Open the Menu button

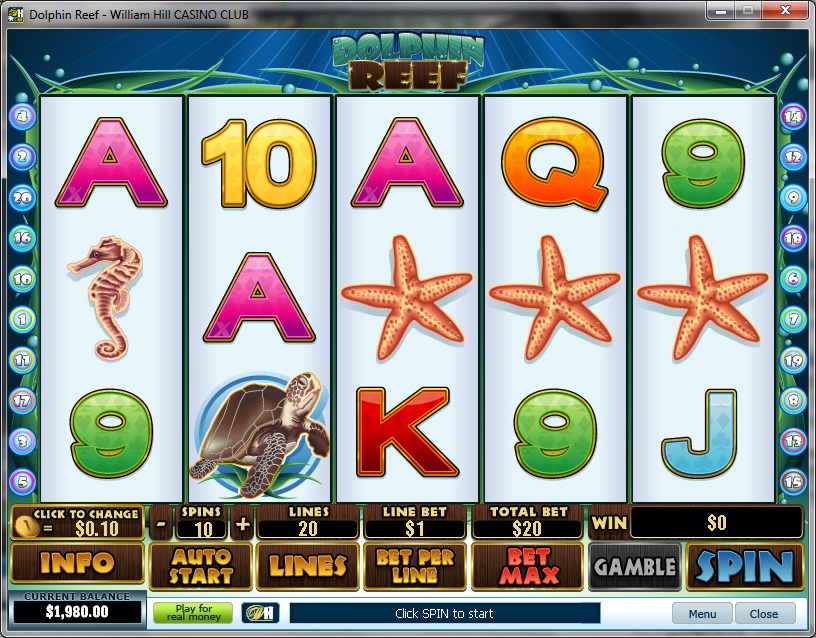pyautogui.click(x=702, y=613)
